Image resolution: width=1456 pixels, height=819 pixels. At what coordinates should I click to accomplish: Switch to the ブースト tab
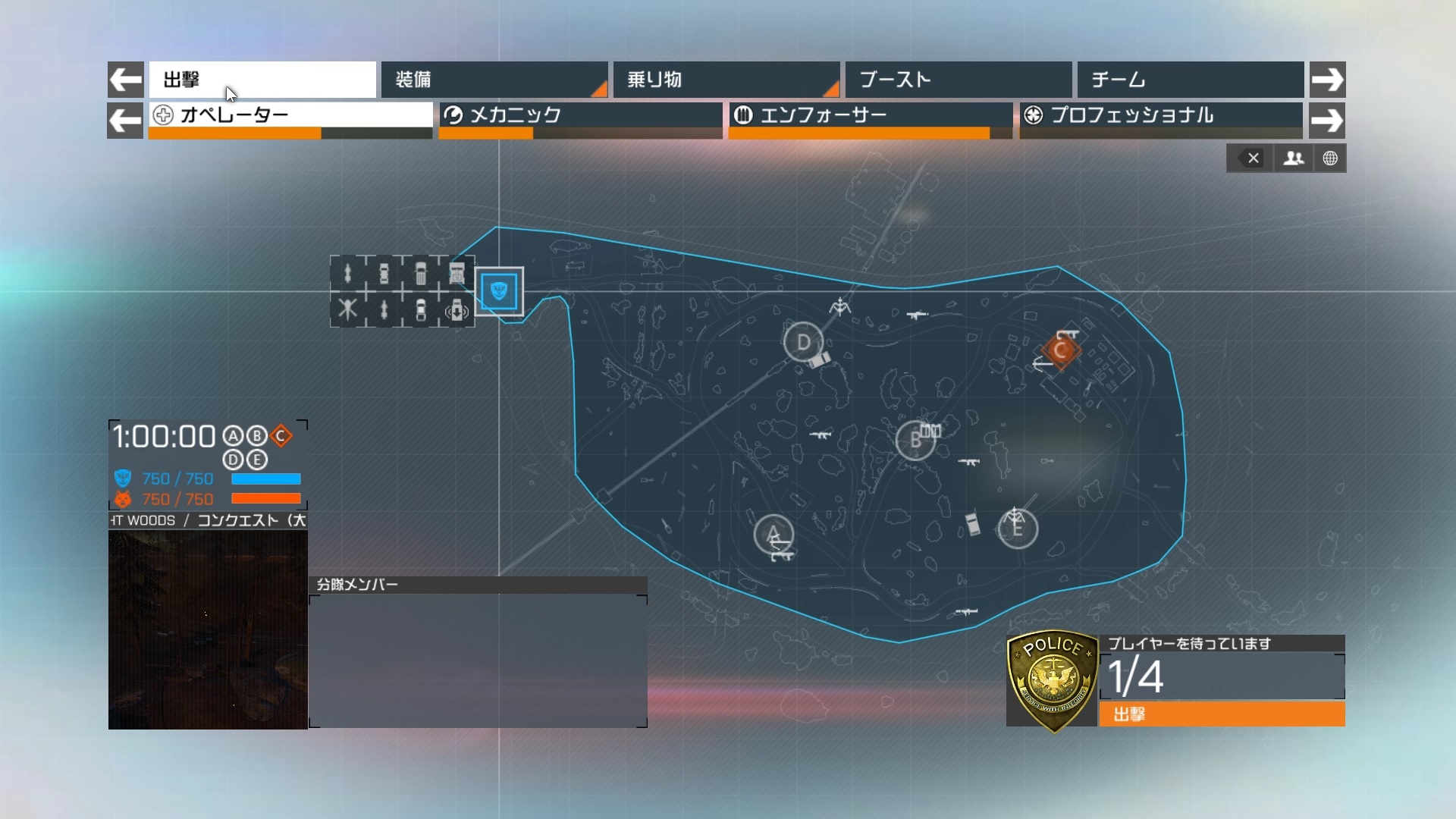[958, 80]
